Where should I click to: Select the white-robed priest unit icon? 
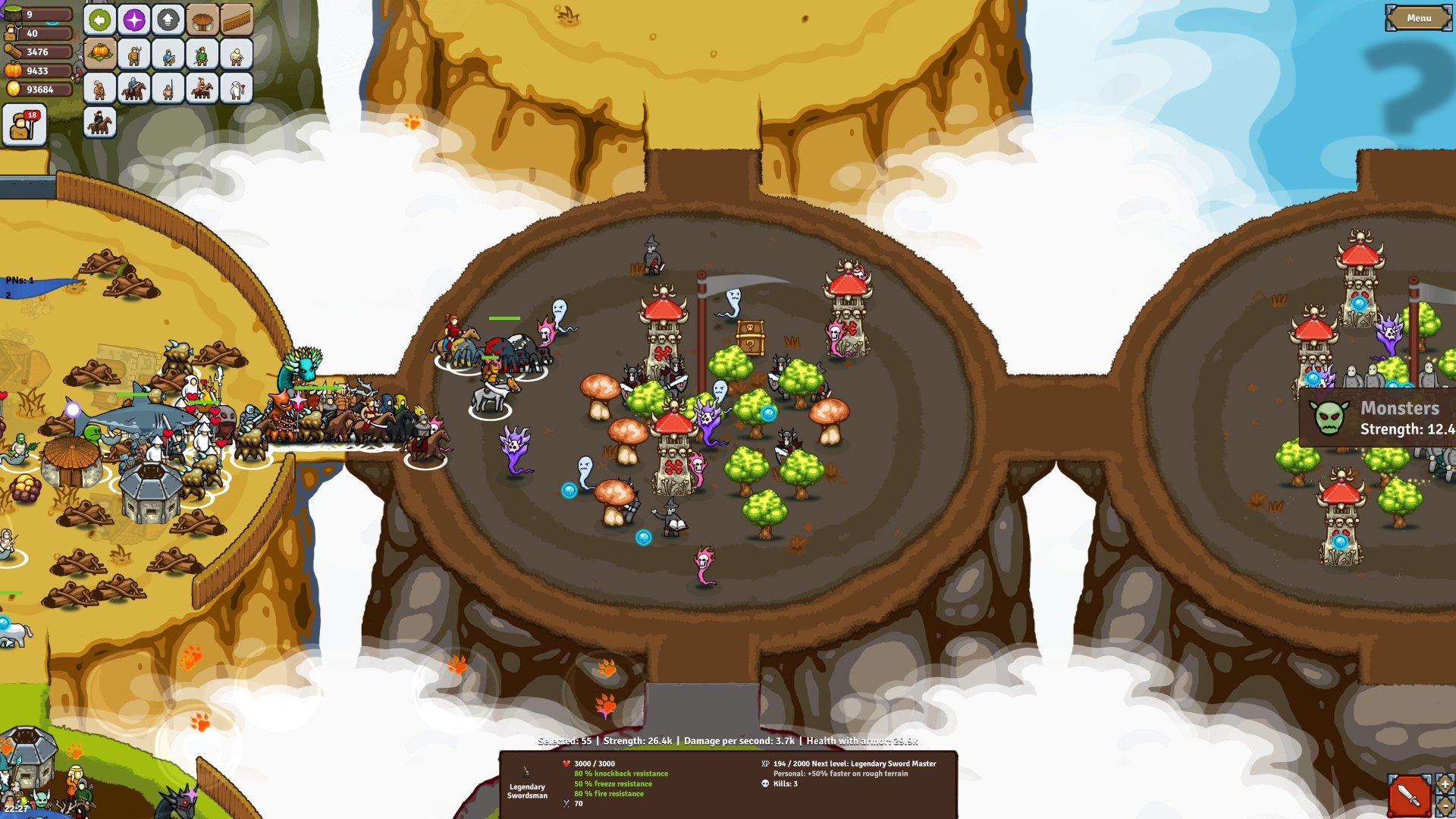237,87
